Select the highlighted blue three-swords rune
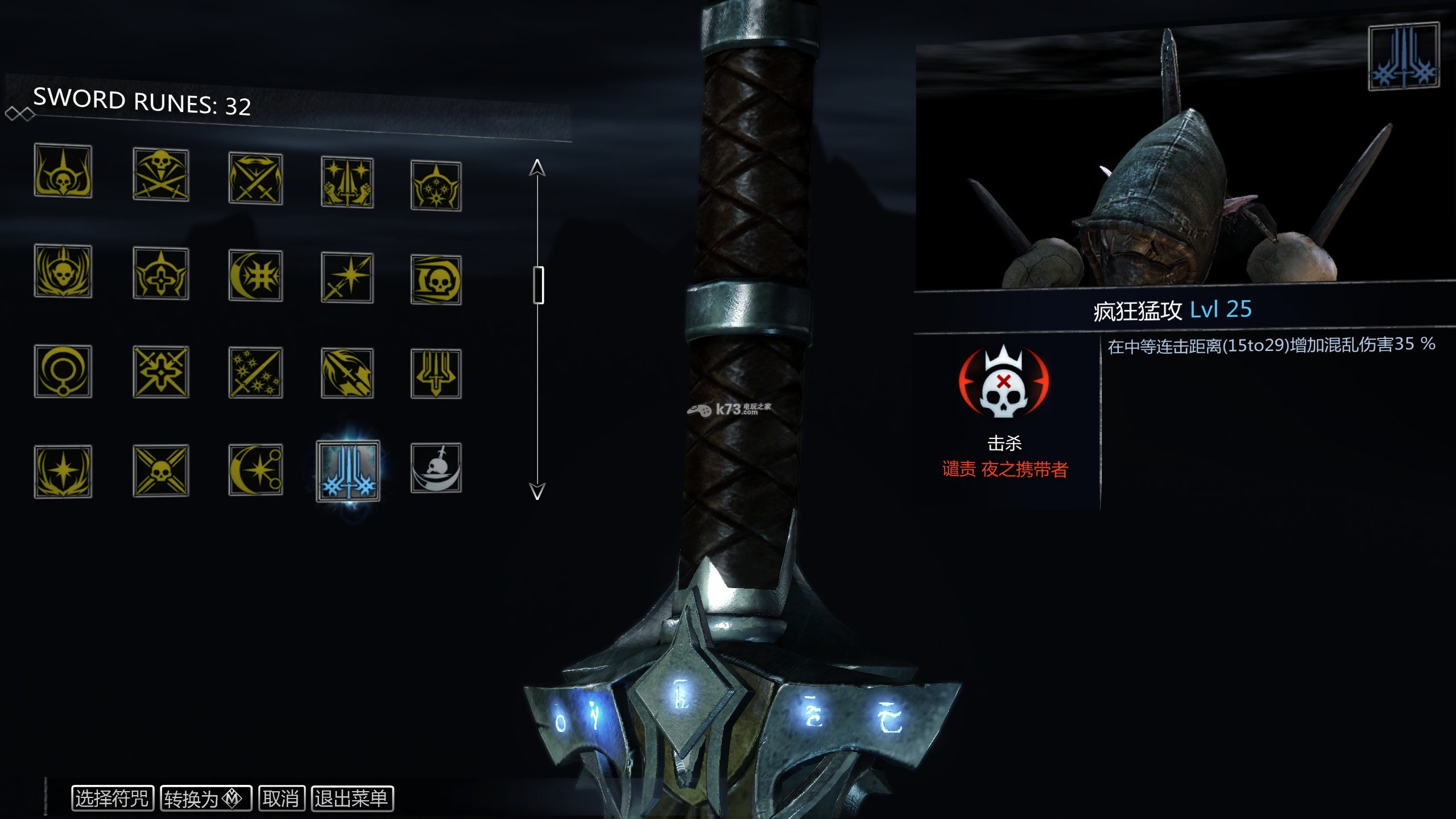 [x=348, y=471]
